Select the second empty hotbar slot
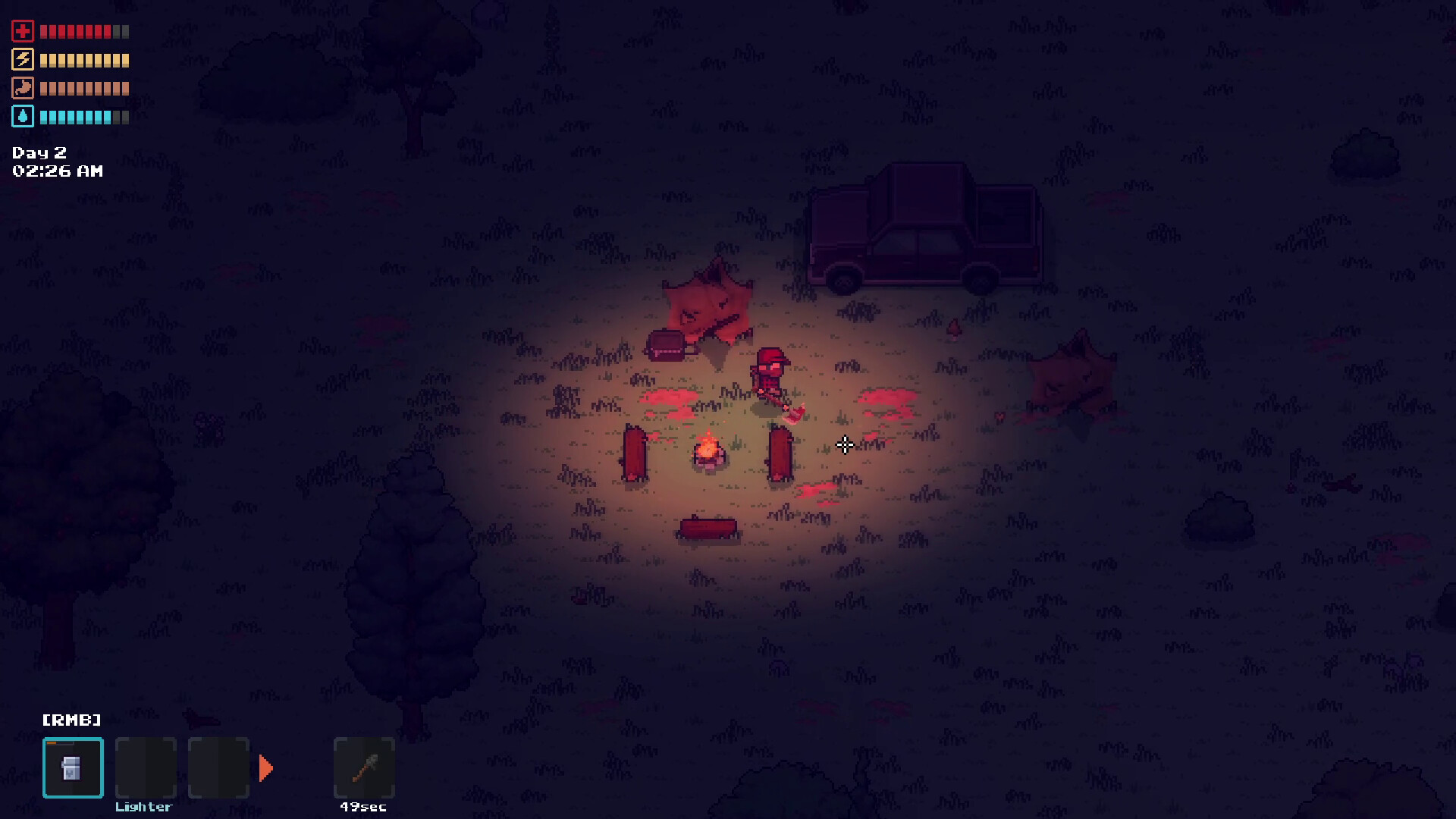The width and height of the screenshot is (1456, 819). pyautogui.click(x=145, y=767)
